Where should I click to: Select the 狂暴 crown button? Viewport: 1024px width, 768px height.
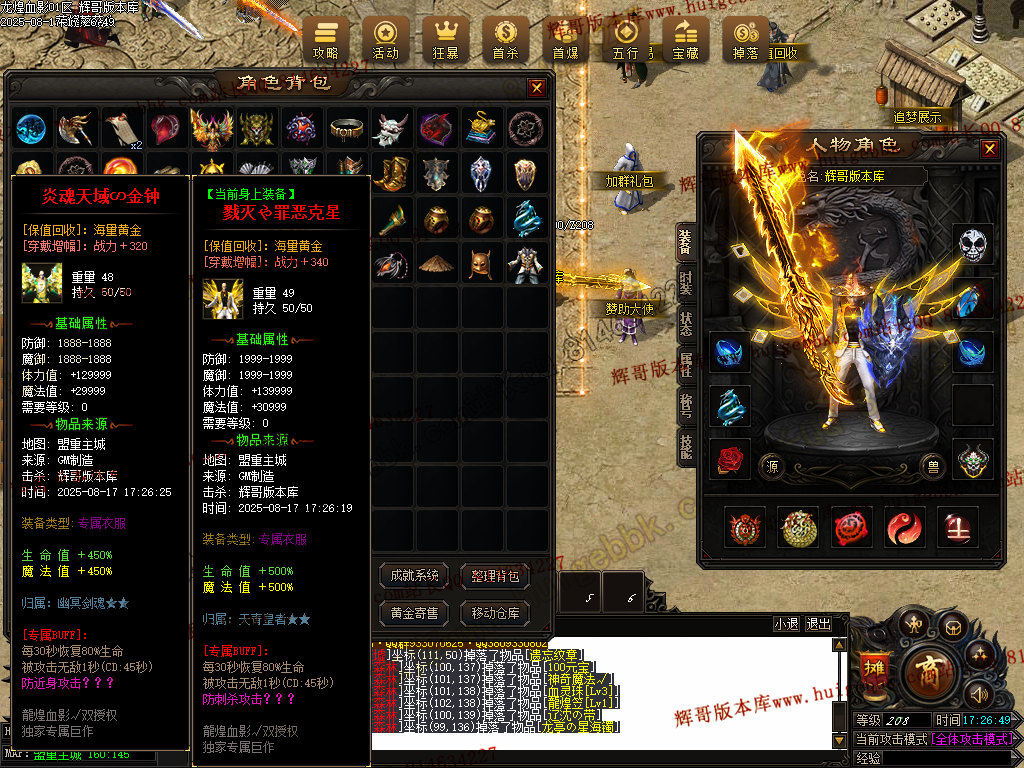445,41
